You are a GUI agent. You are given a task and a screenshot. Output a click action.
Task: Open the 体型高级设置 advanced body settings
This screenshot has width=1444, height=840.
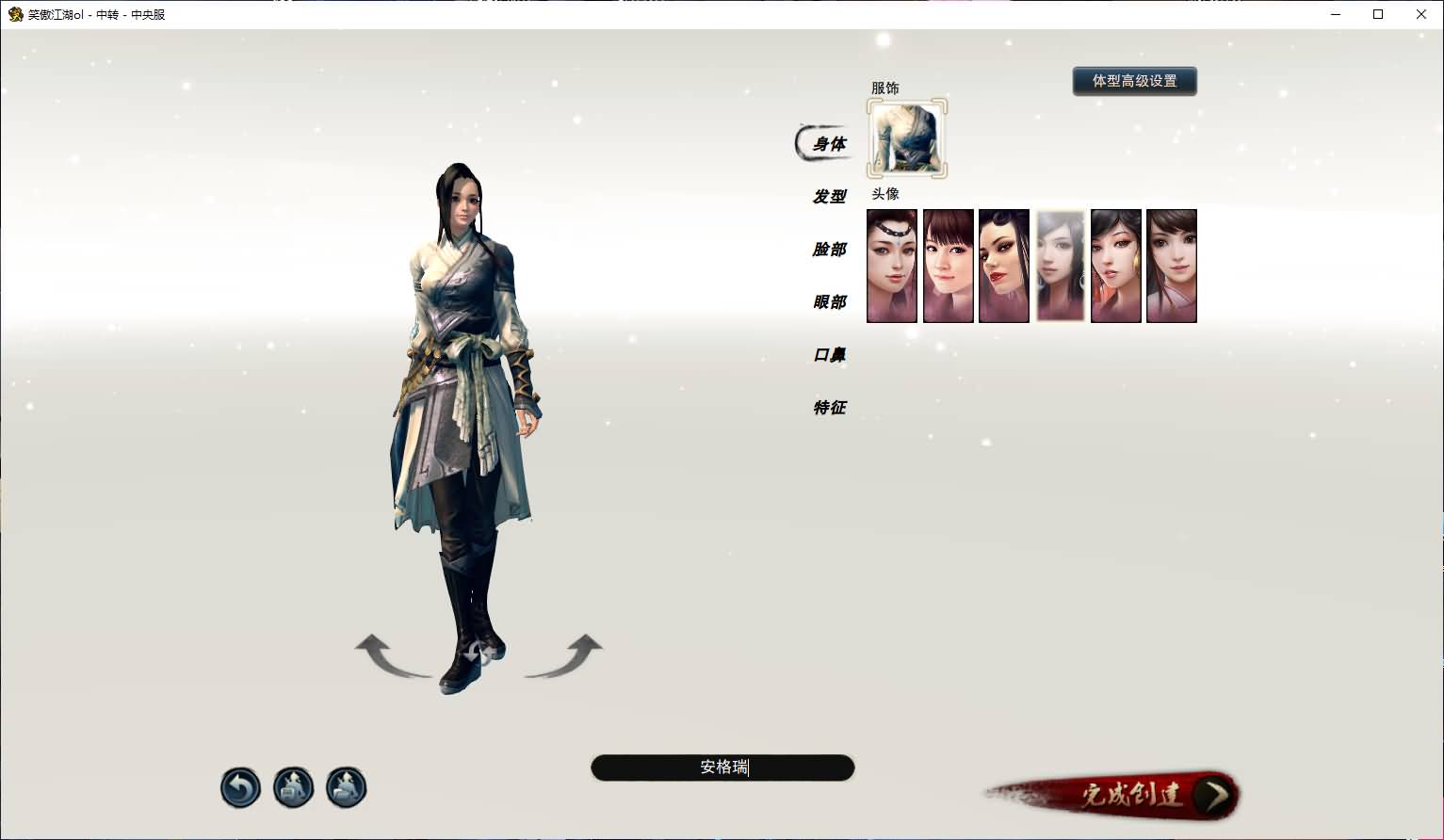pyautogui.click(x=1134, y=81)
